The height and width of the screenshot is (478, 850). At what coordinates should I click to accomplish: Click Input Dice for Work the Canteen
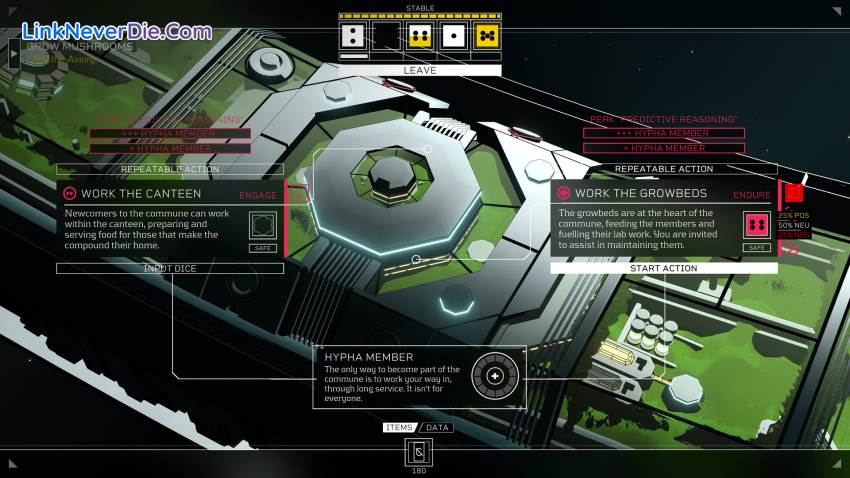(x=170, y=268)
